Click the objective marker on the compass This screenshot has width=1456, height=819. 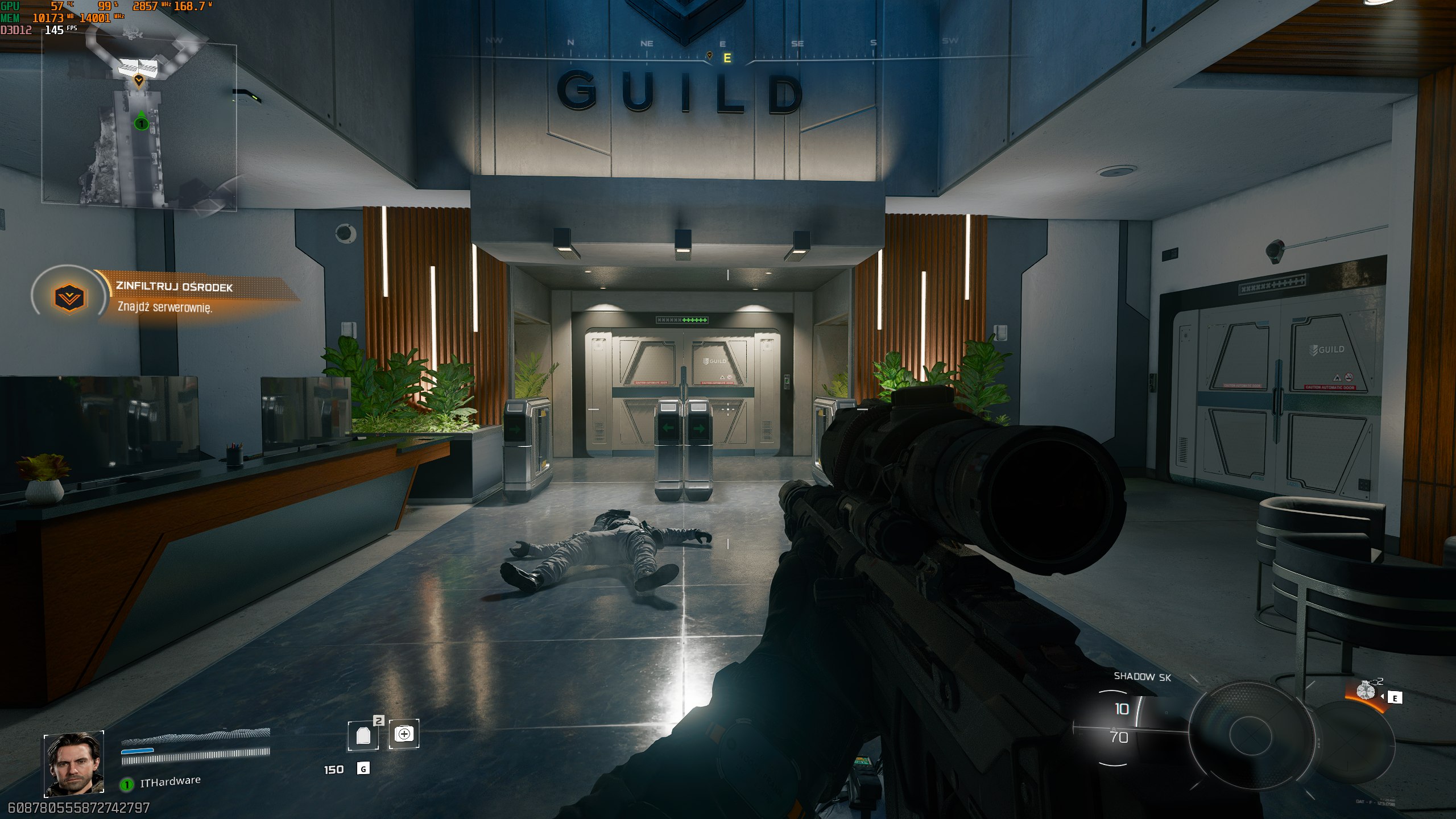point(709,56)
